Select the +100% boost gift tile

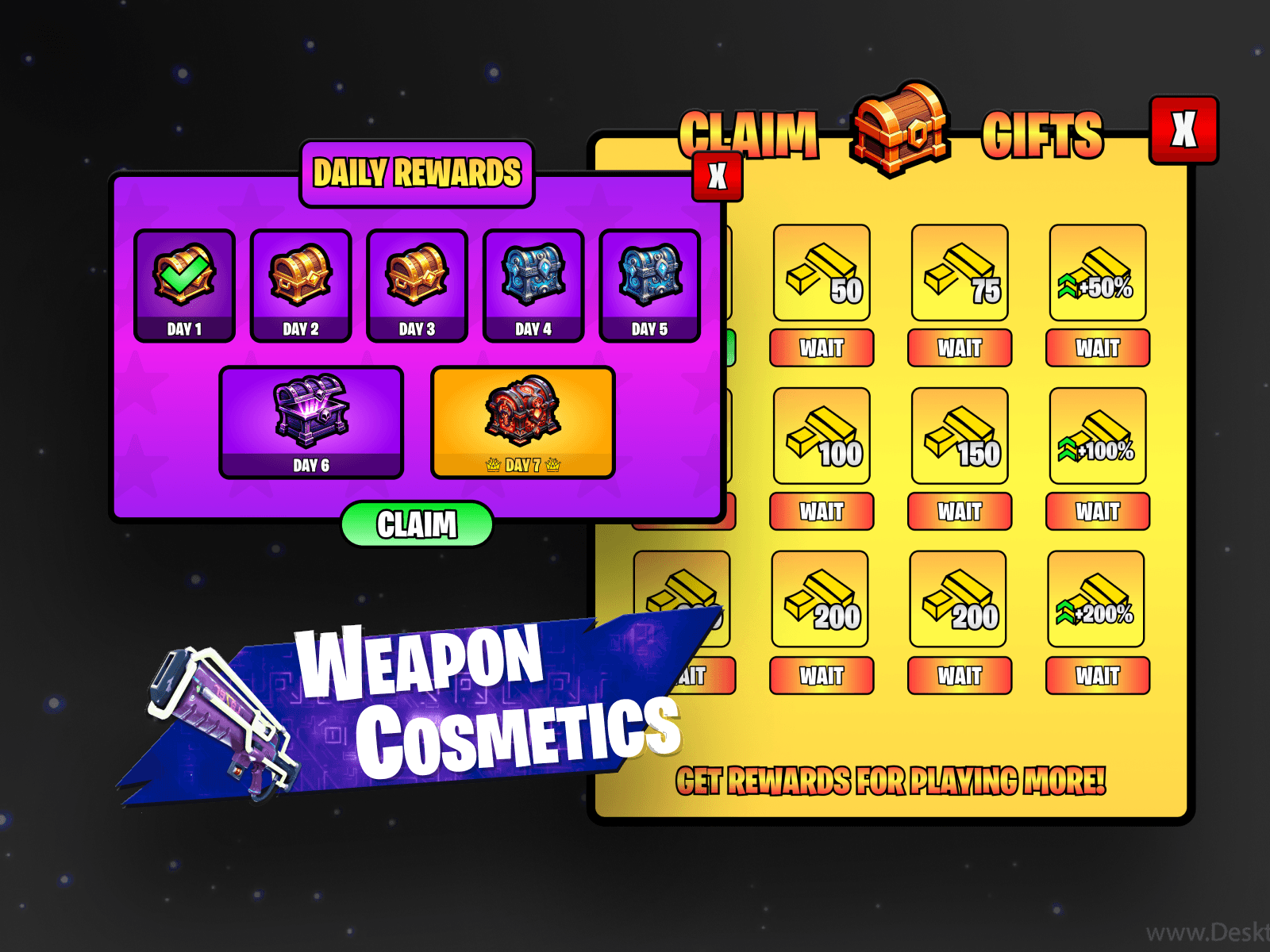pos(1098,436)
